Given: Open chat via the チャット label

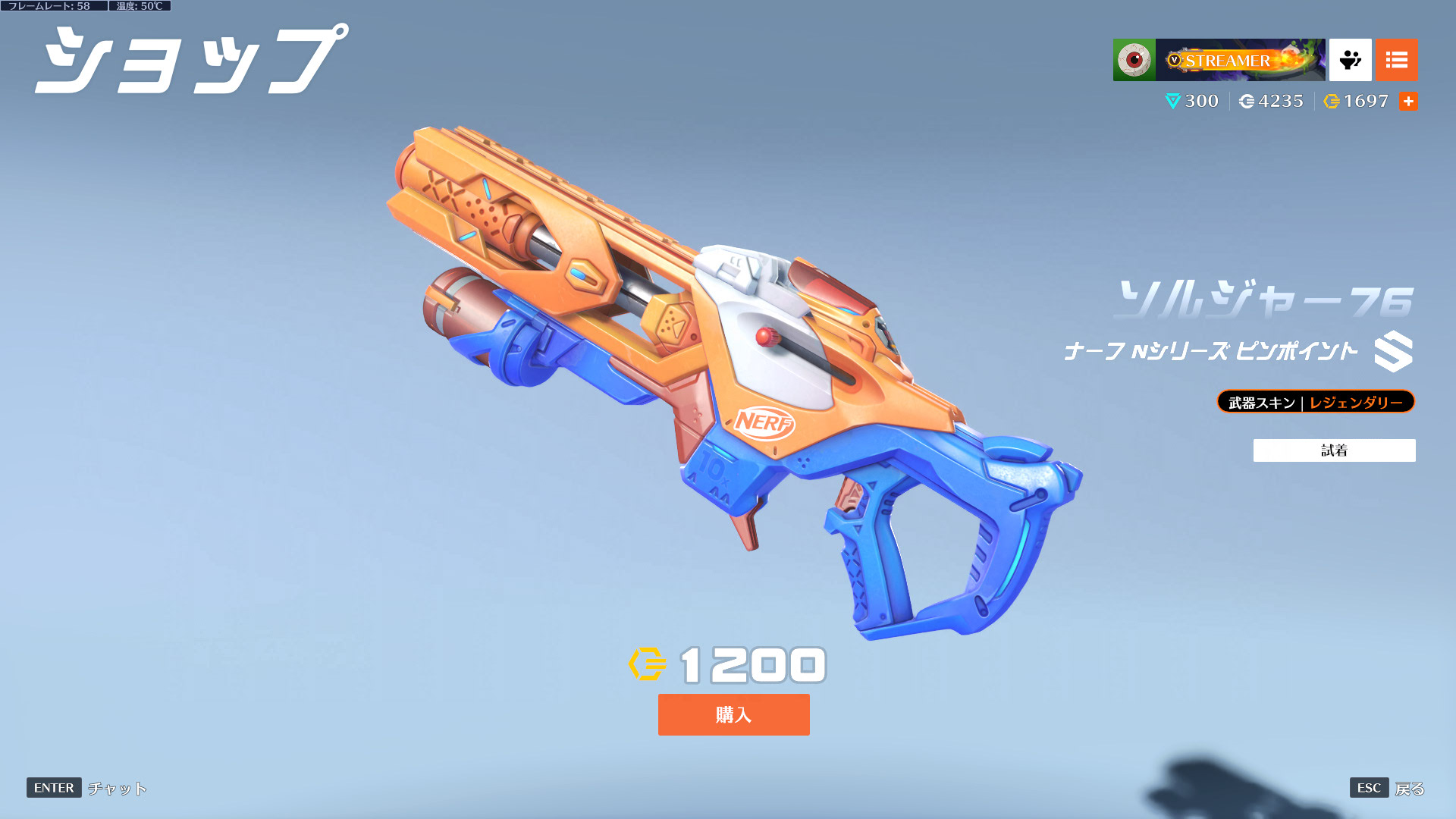Looking at the screenshot, I should point(117,789).
